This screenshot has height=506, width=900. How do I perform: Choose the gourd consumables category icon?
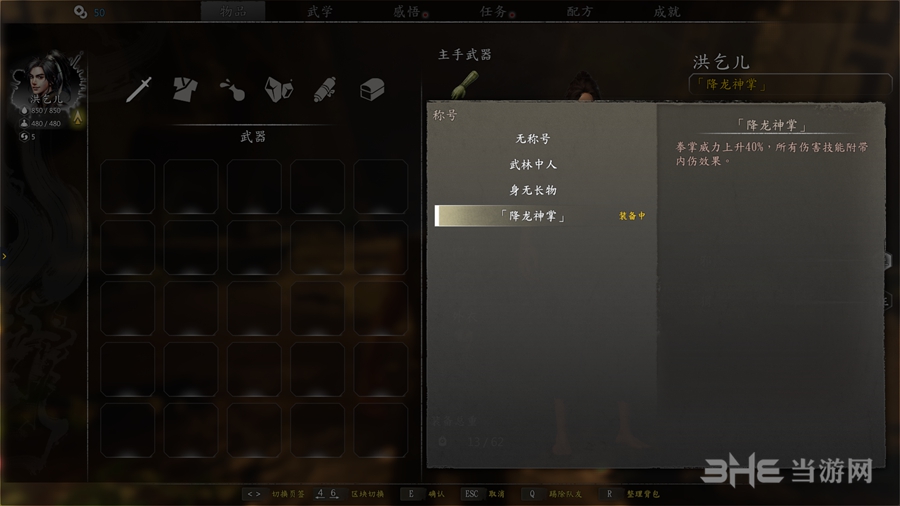coord(232,89)
